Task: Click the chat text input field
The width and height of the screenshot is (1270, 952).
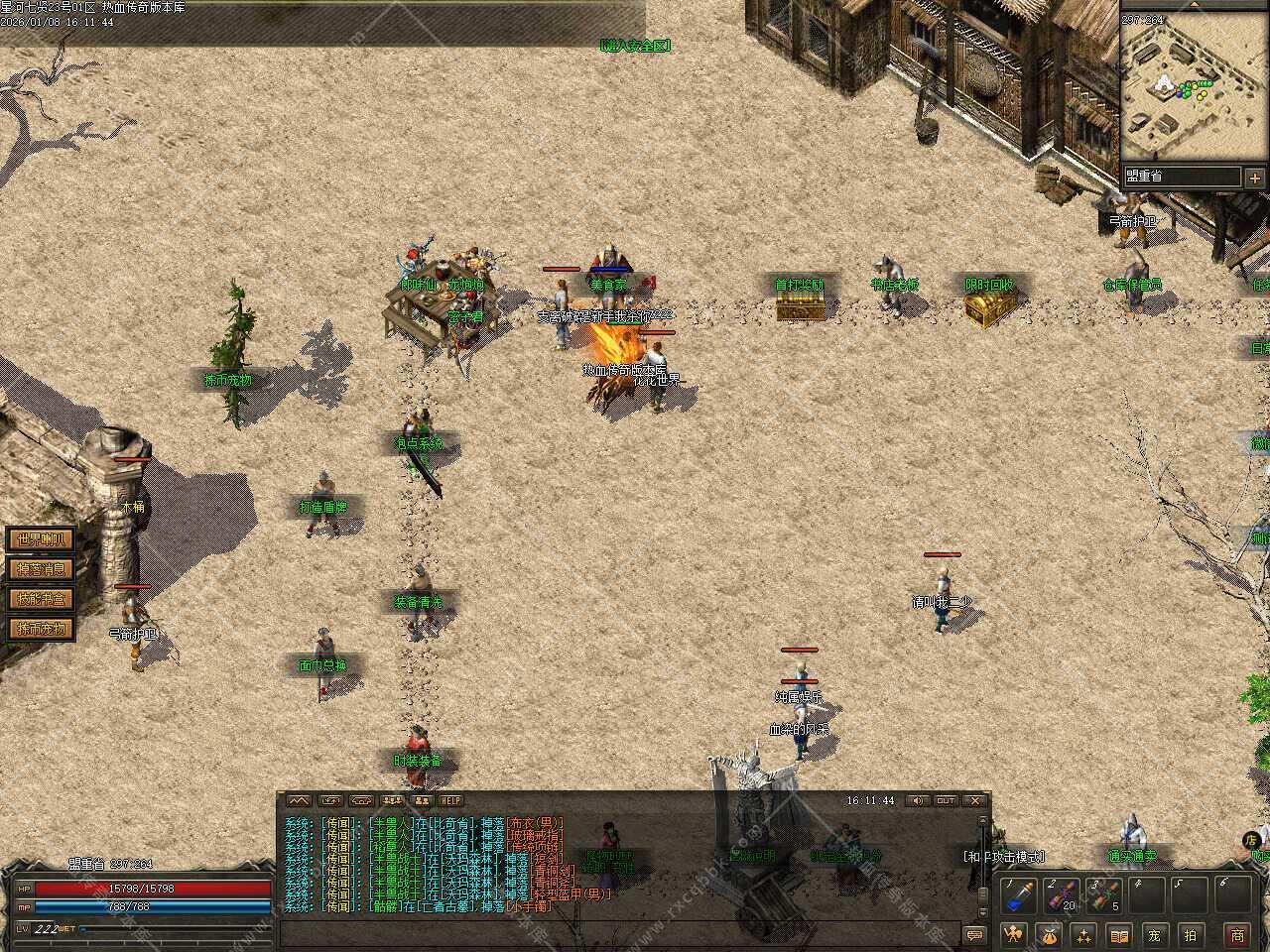Action: 615,934
